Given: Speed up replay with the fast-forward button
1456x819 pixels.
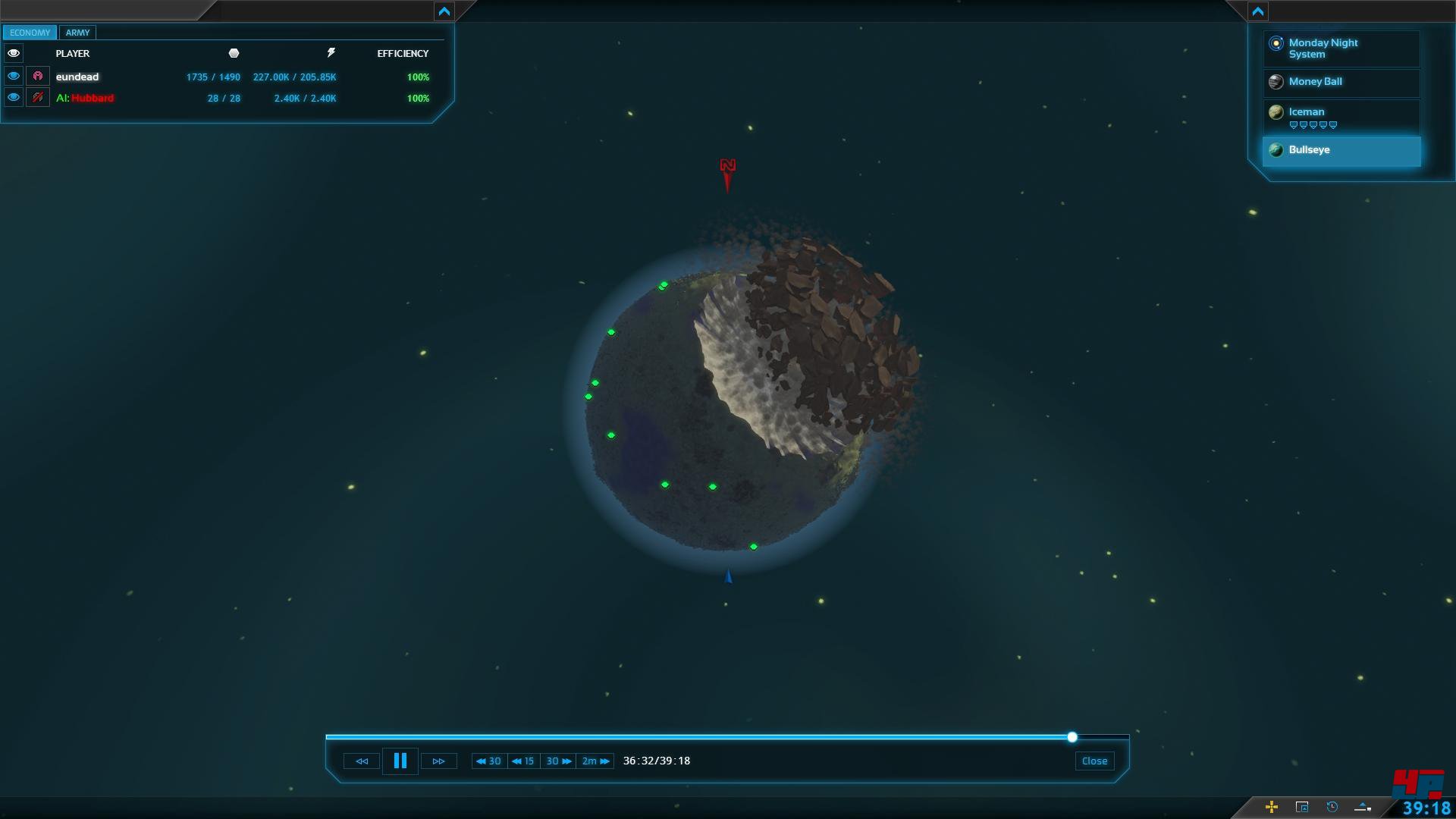Looking at the screenshot, I should (x=438, y=761).
